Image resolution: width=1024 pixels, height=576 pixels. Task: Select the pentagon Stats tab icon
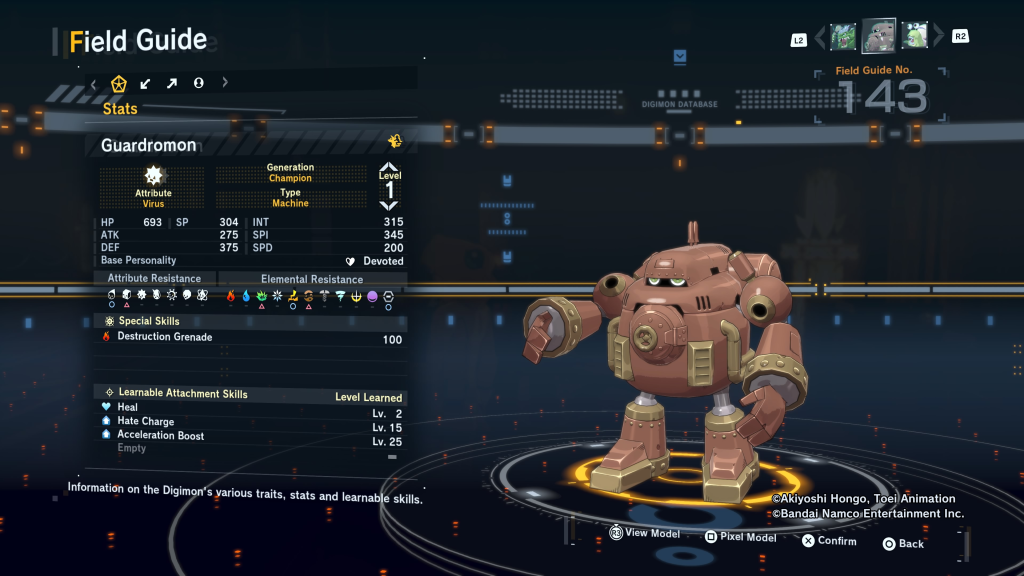(119, 83)
